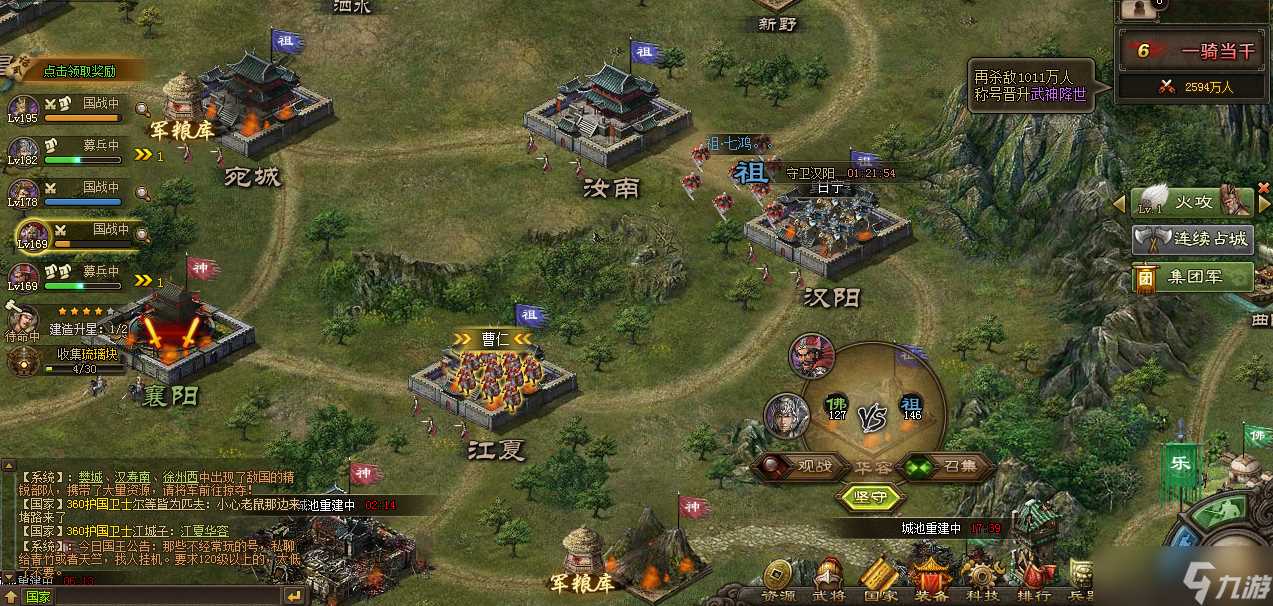Click the 召集 (Rally) button
Screen dimensions: 1273x606
click(948, 466)
